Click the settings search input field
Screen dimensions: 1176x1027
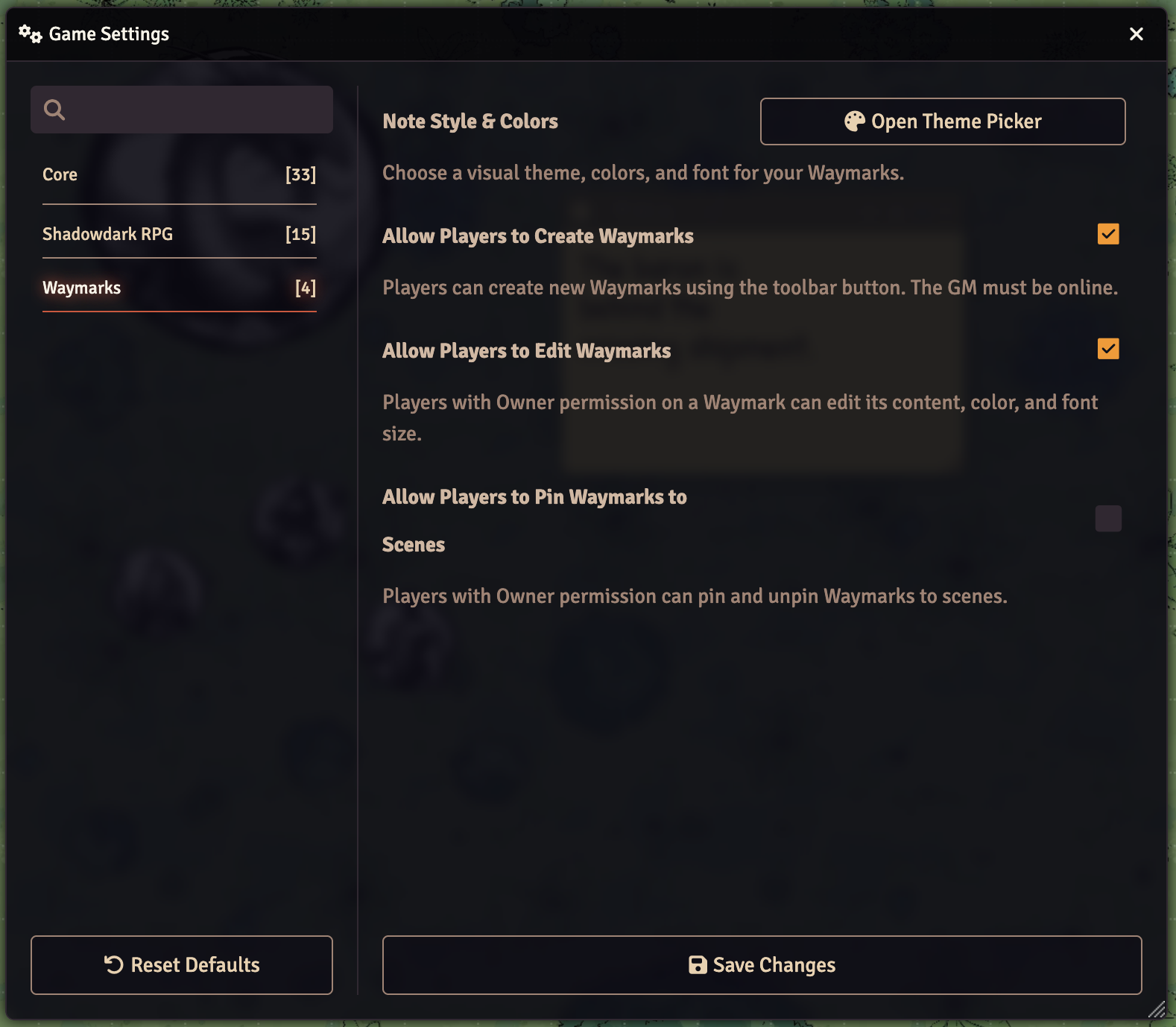click(181, 110)
